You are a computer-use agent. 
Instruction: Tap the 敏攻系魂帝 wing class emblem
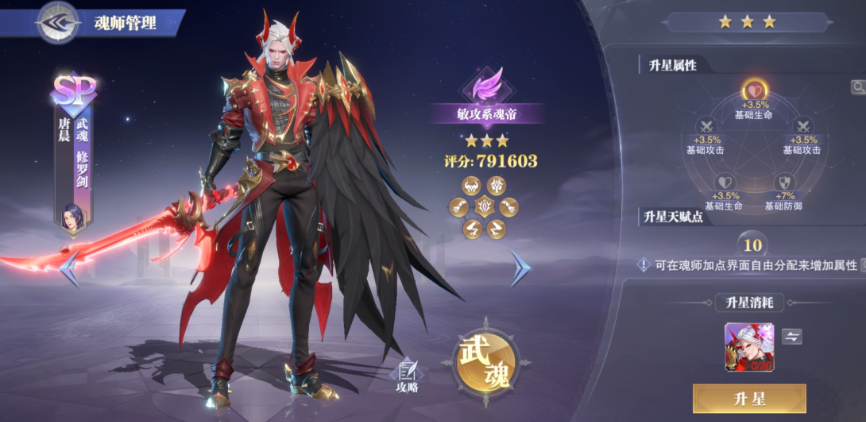486,82
